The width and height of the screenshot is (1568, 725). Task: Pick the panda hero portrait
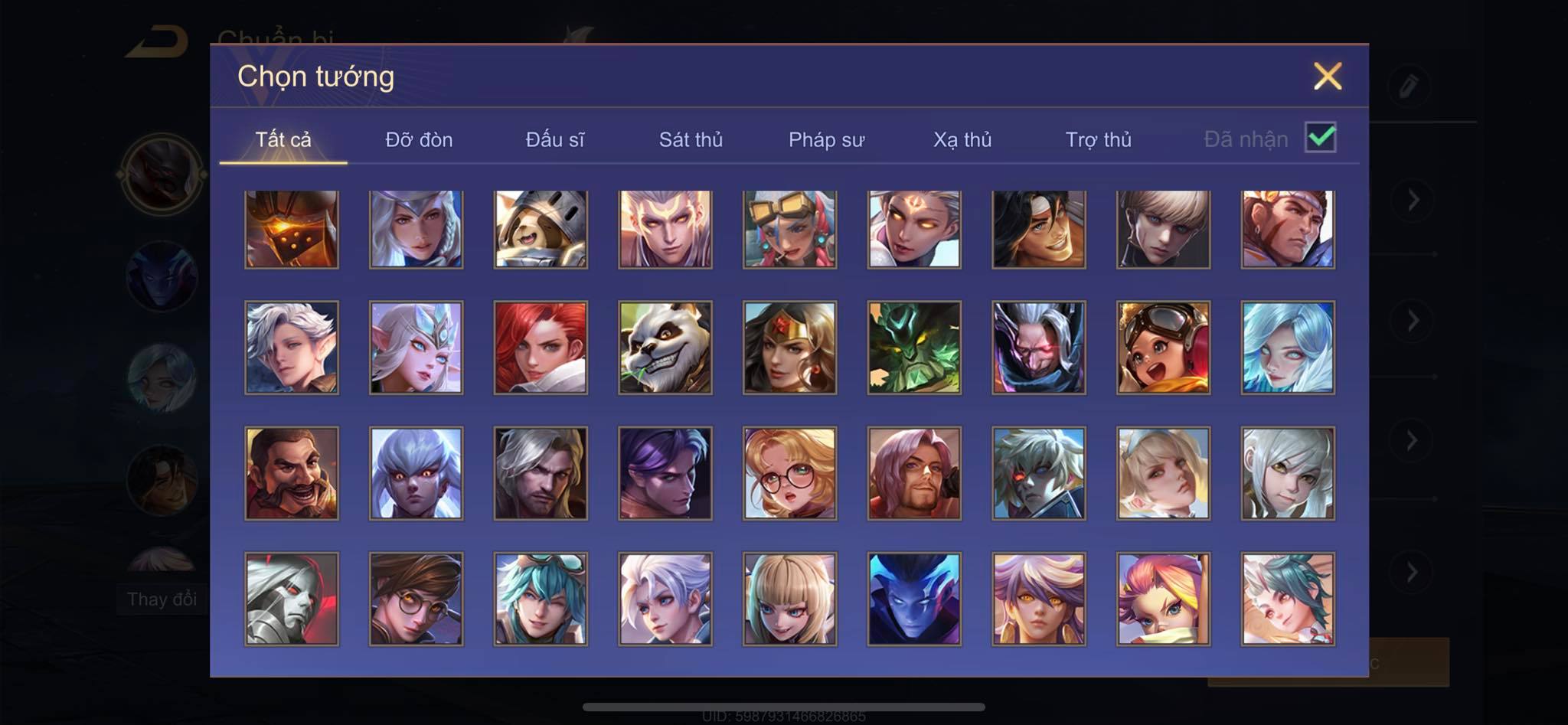(665, 348)
